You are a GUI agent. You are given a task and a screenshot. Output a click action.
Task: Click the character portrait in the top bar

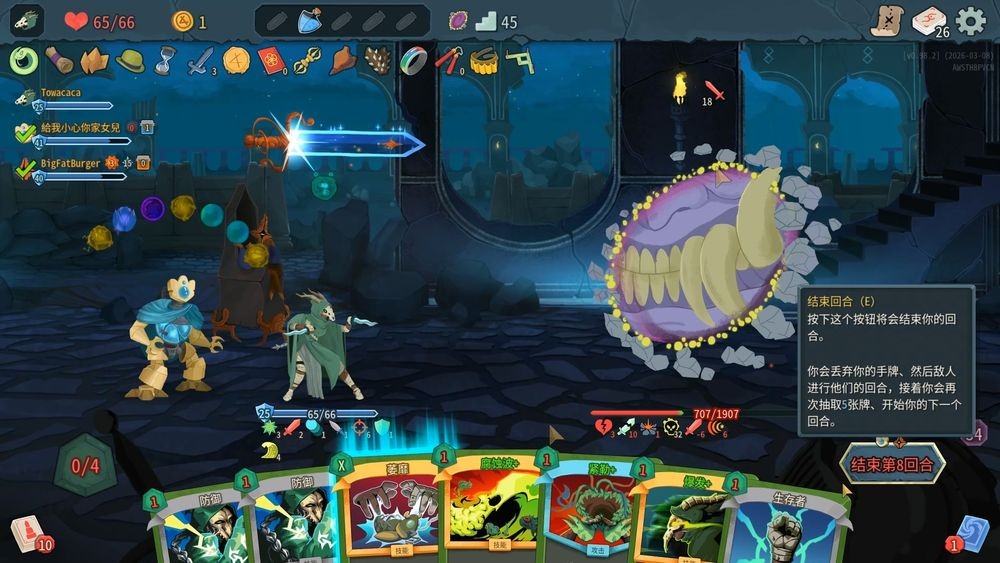point(27,21)
